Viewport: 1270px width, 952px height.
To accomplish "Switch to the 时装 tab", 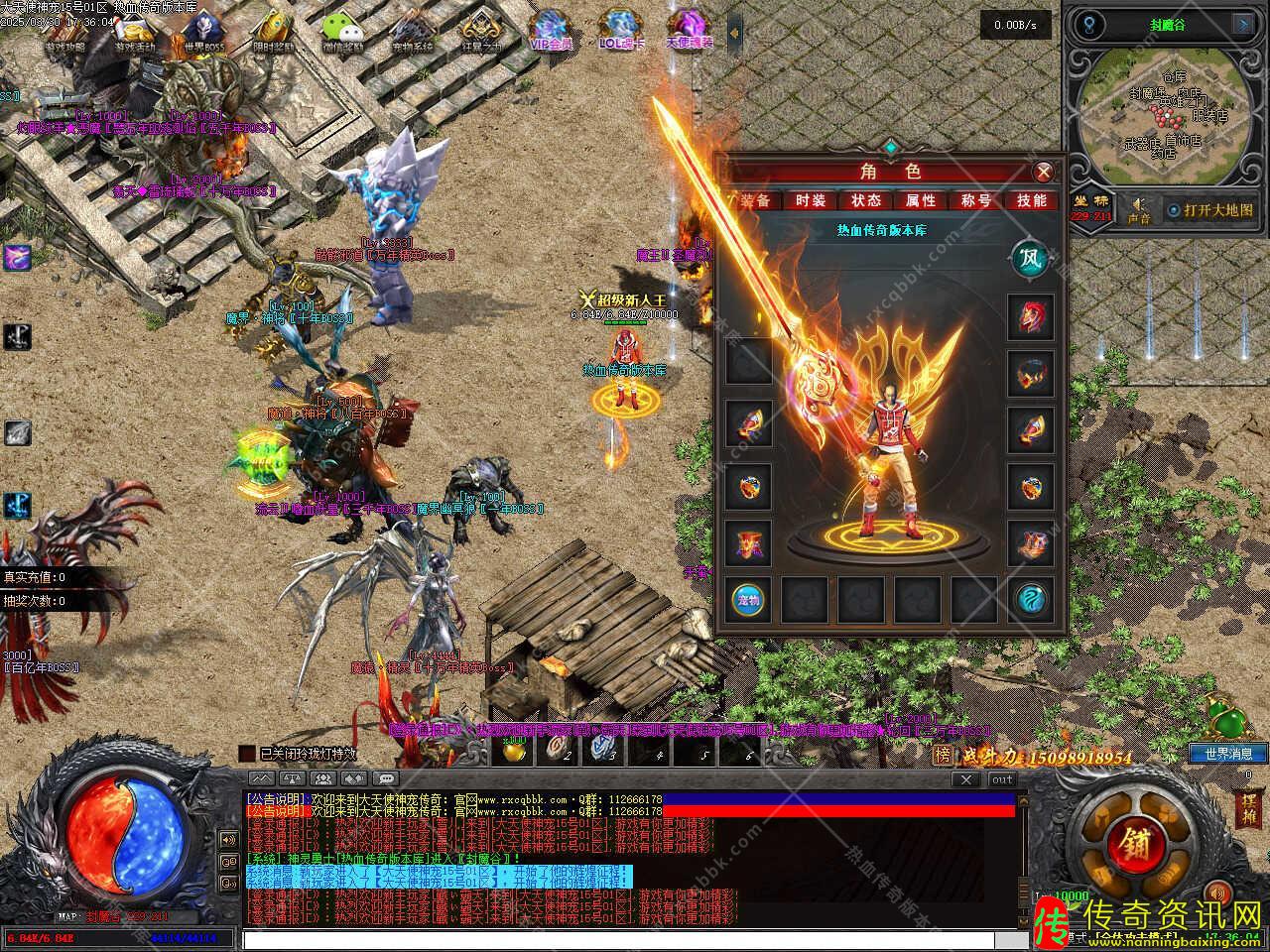I will [x=810, y=200].
